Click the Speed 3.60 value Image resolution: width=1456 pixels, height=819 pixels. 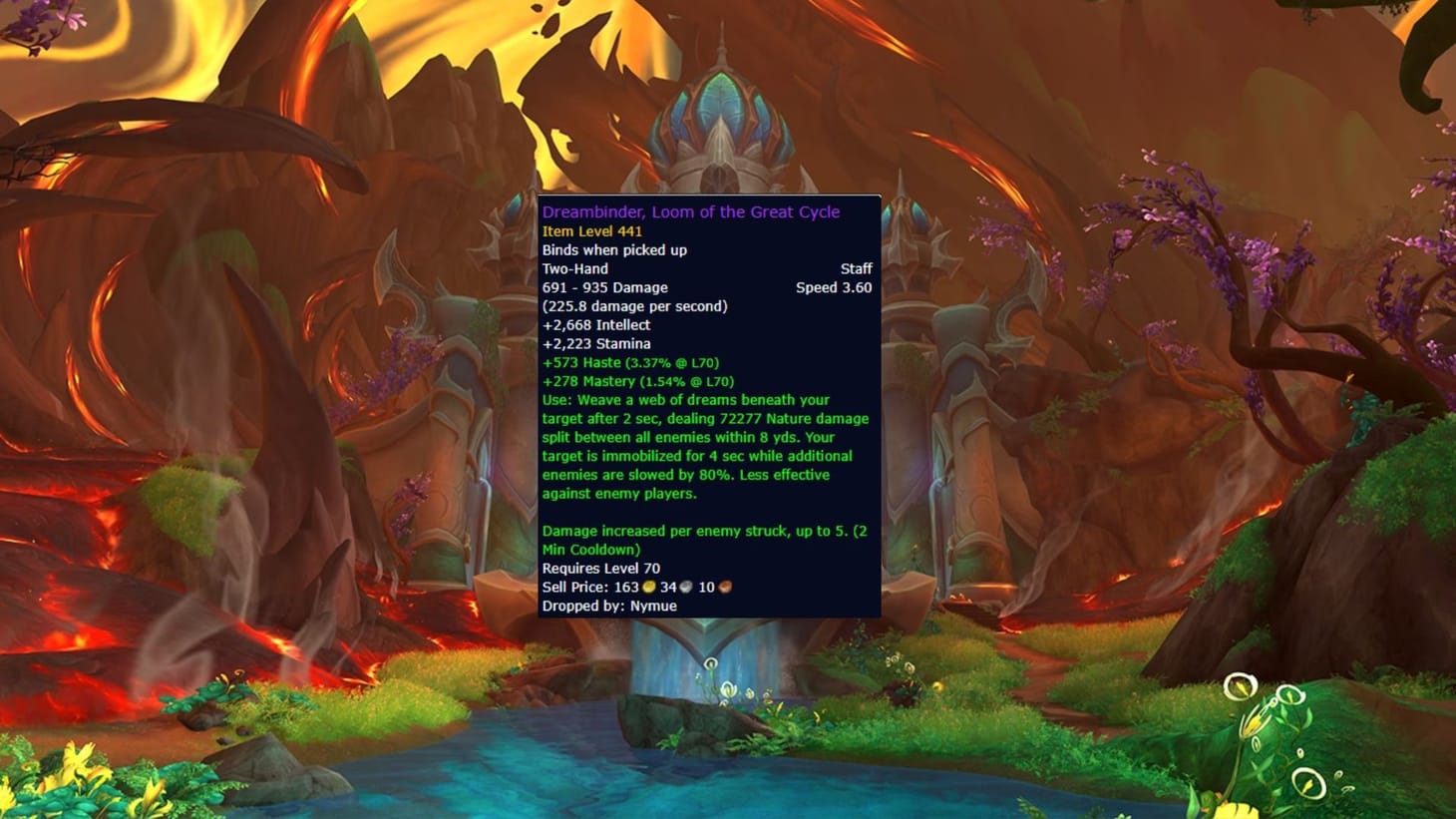point(835,287)
